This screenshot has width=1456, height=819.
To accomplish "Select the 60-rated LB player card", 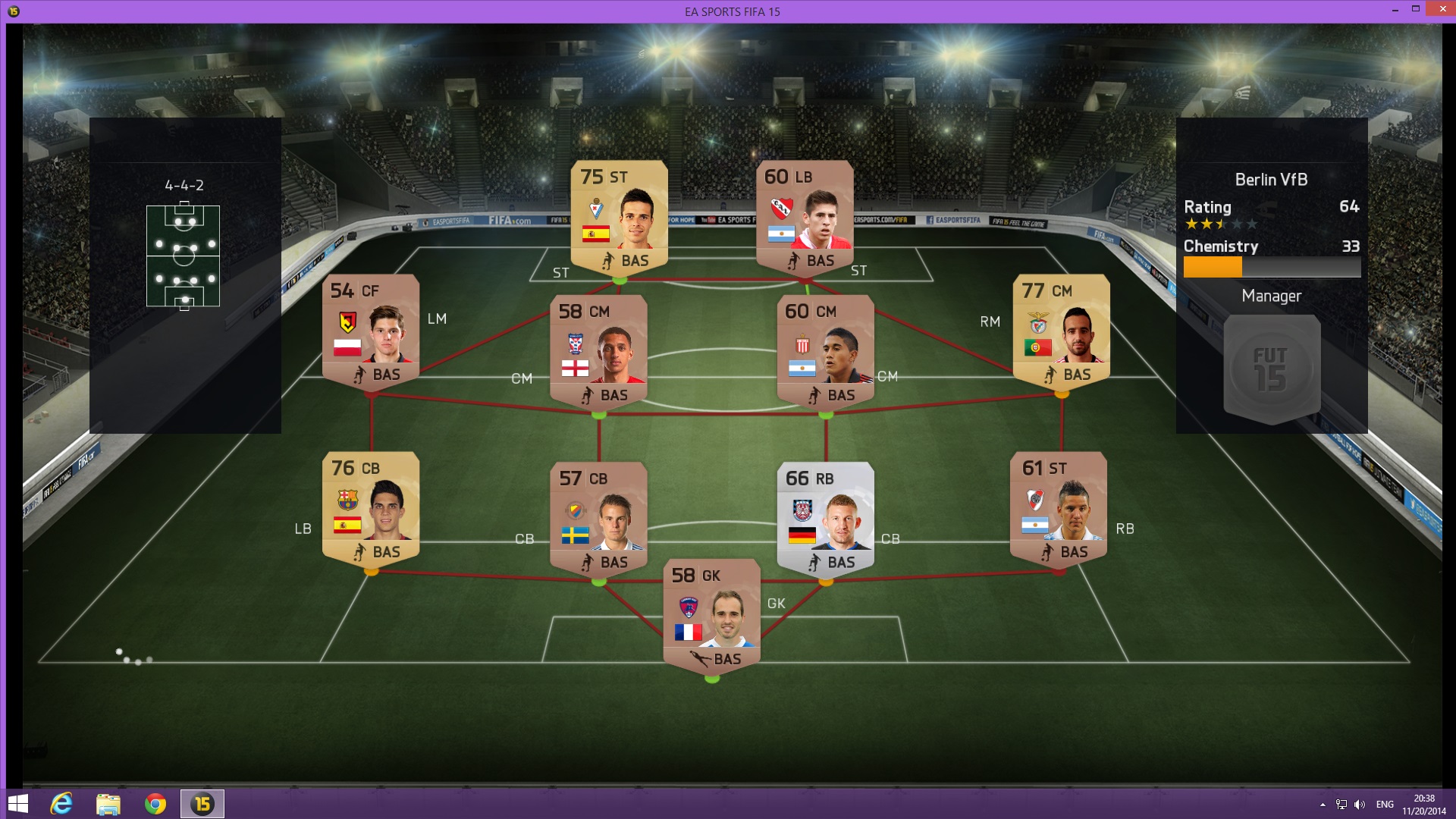I will [805, 217].
